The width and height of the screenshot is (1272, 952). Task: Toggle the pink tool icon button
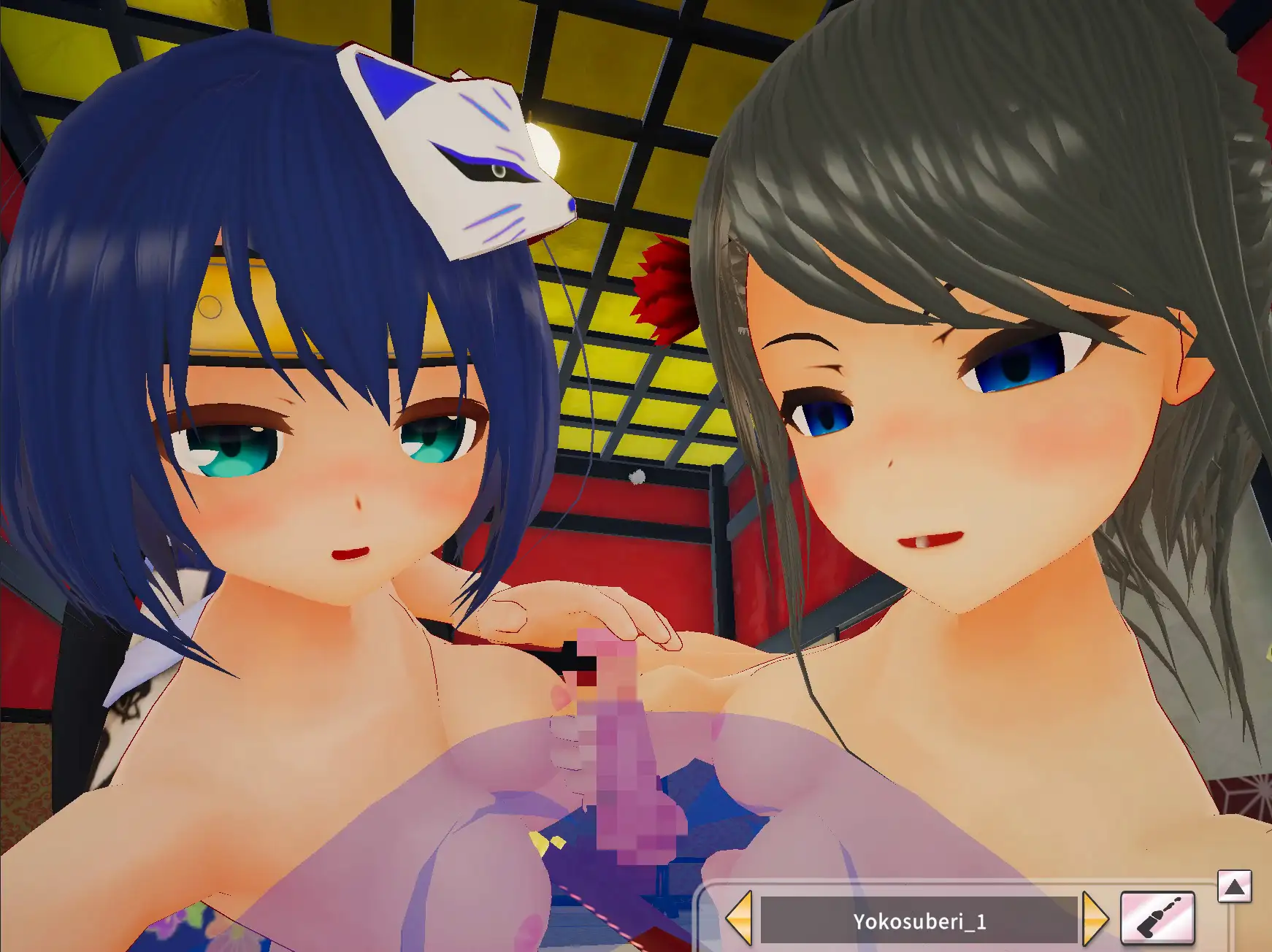click(x=1157, y=918)
